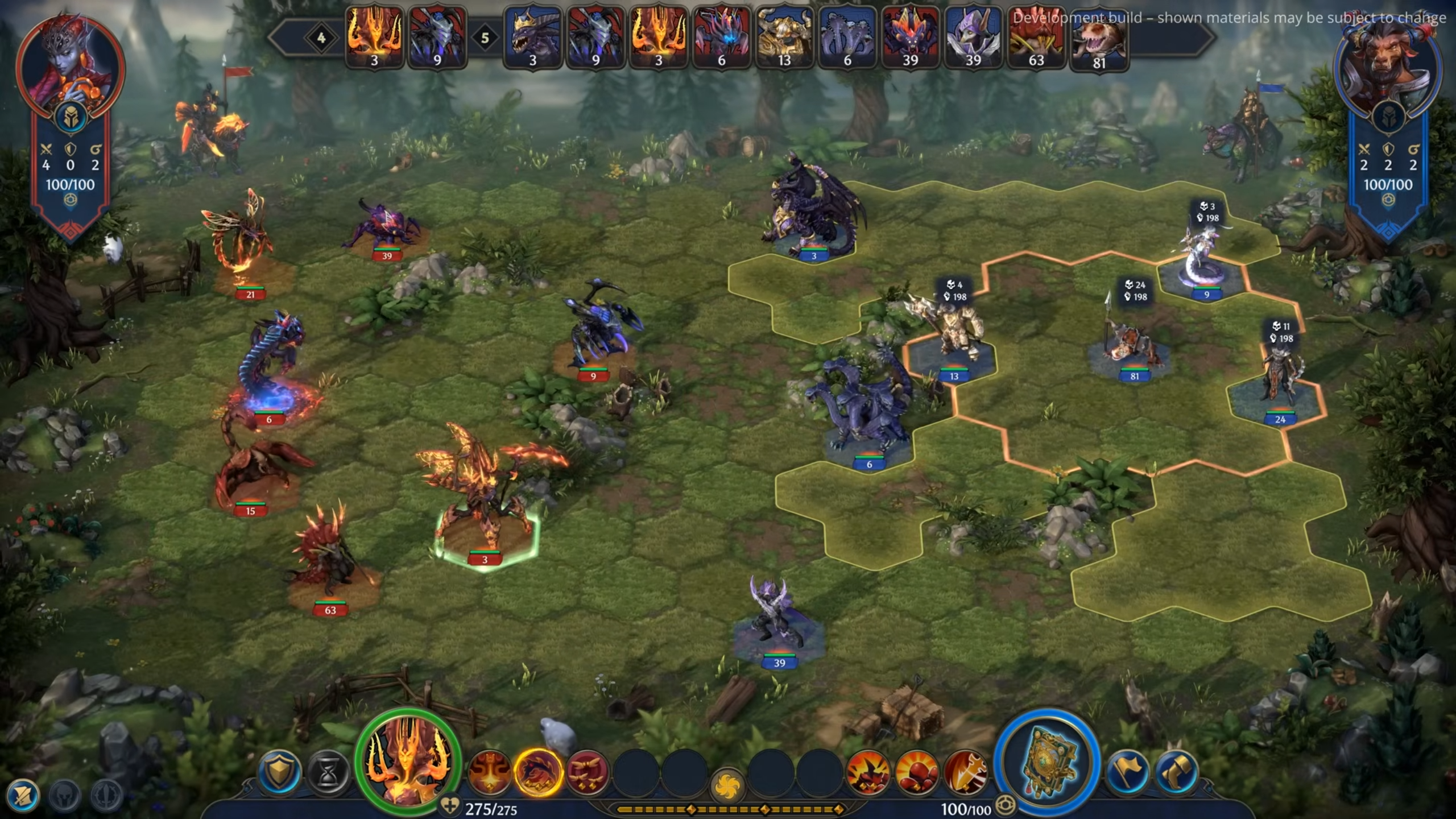Viewport: 1456px width, 819px height.
Task: Select the enemy minotaur hero portrait
Action: pyautogui.click(x=1388, y=67)
